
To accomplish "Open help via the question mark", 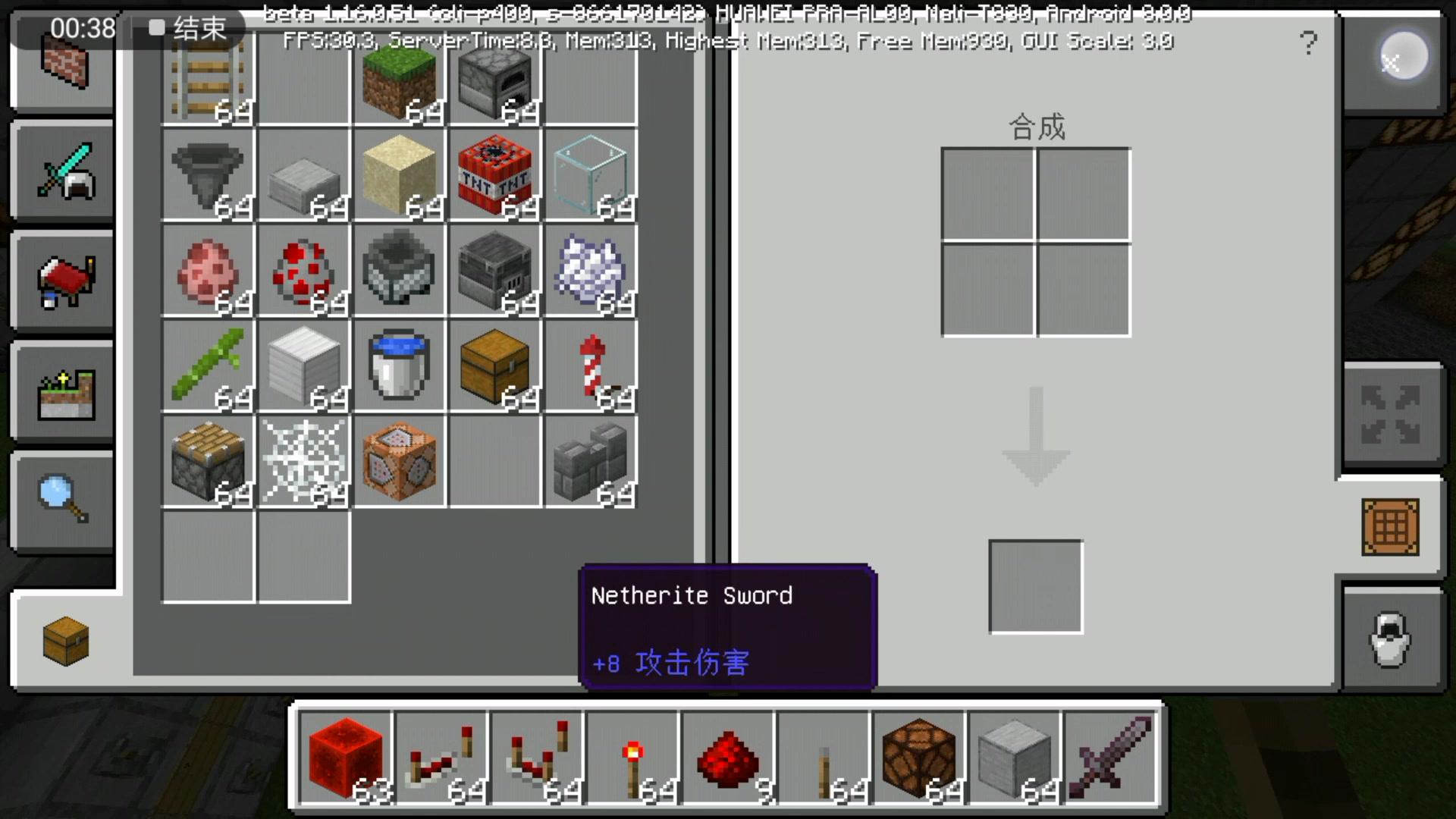I will pos(1309,43).
